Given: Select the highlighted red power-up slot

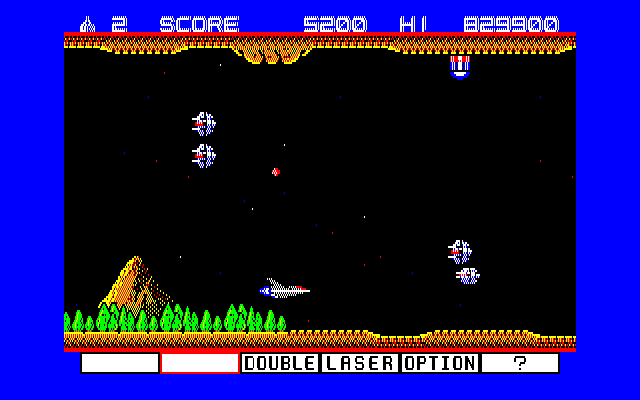Looking at the screenshot, I should point(200,363).
